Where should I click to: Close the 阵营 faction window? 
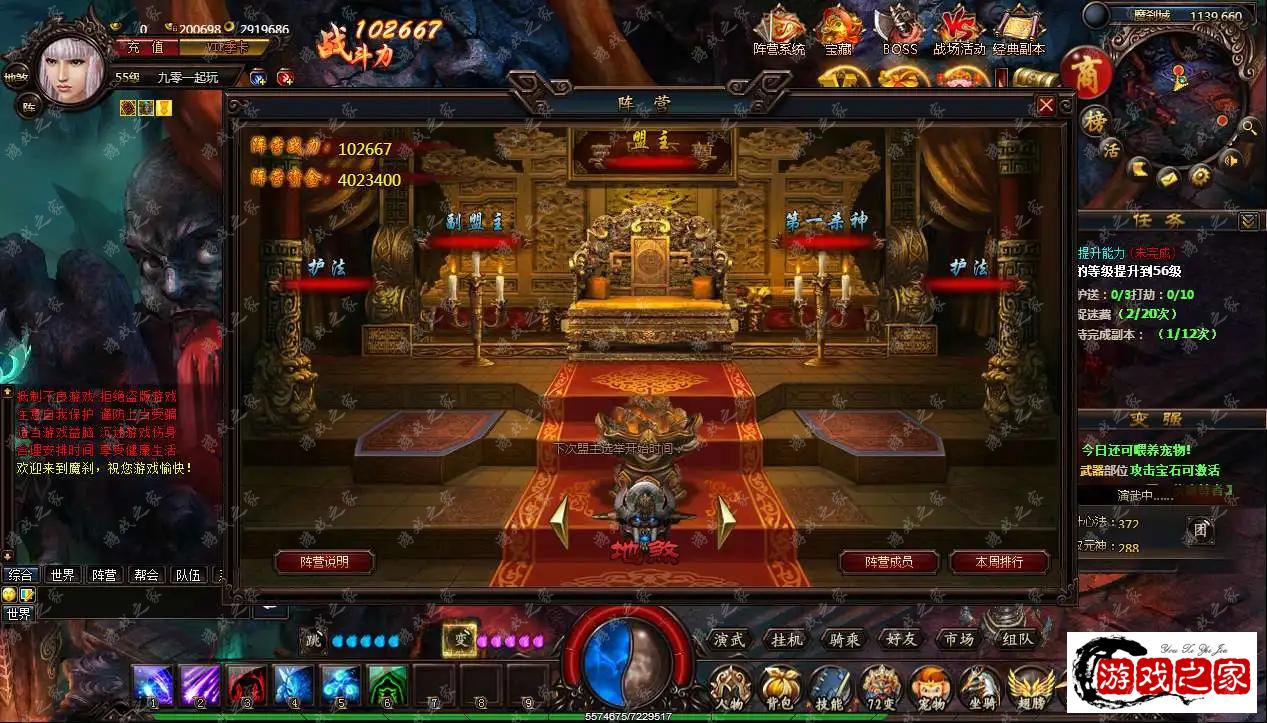point(1046,105)
